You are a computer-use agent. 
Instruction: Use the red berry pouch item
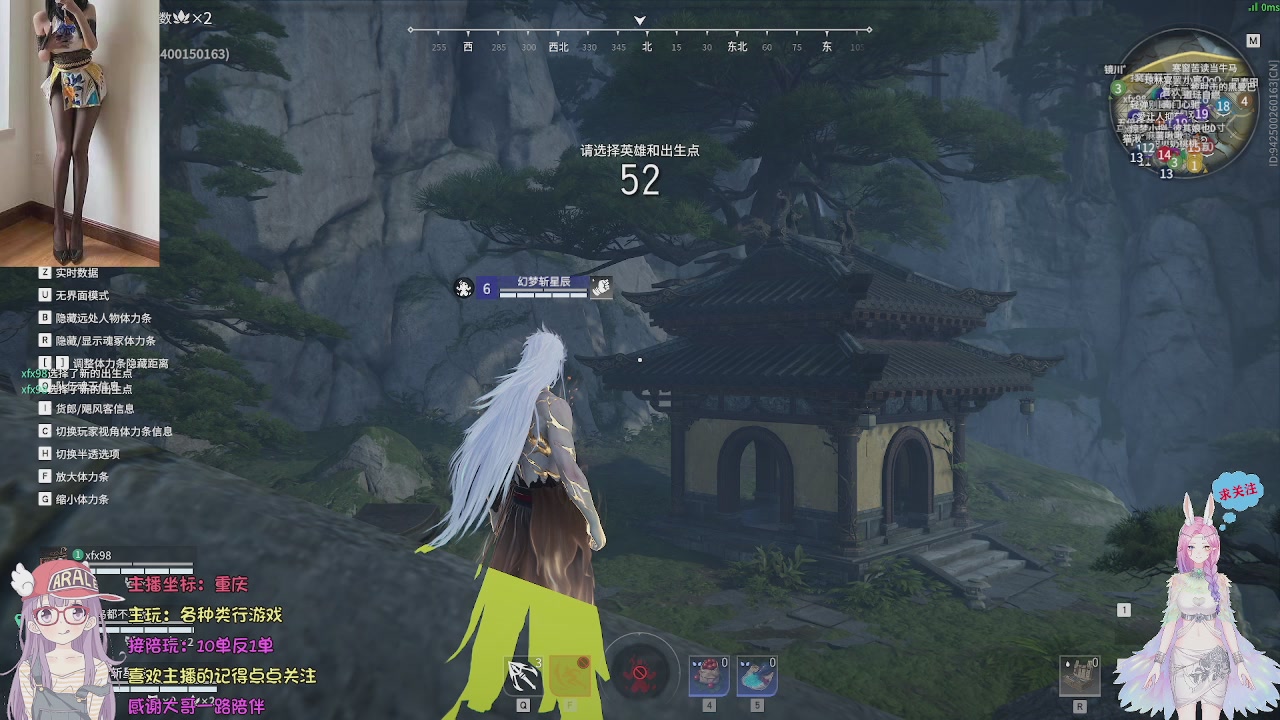click(x=709, y=675)
